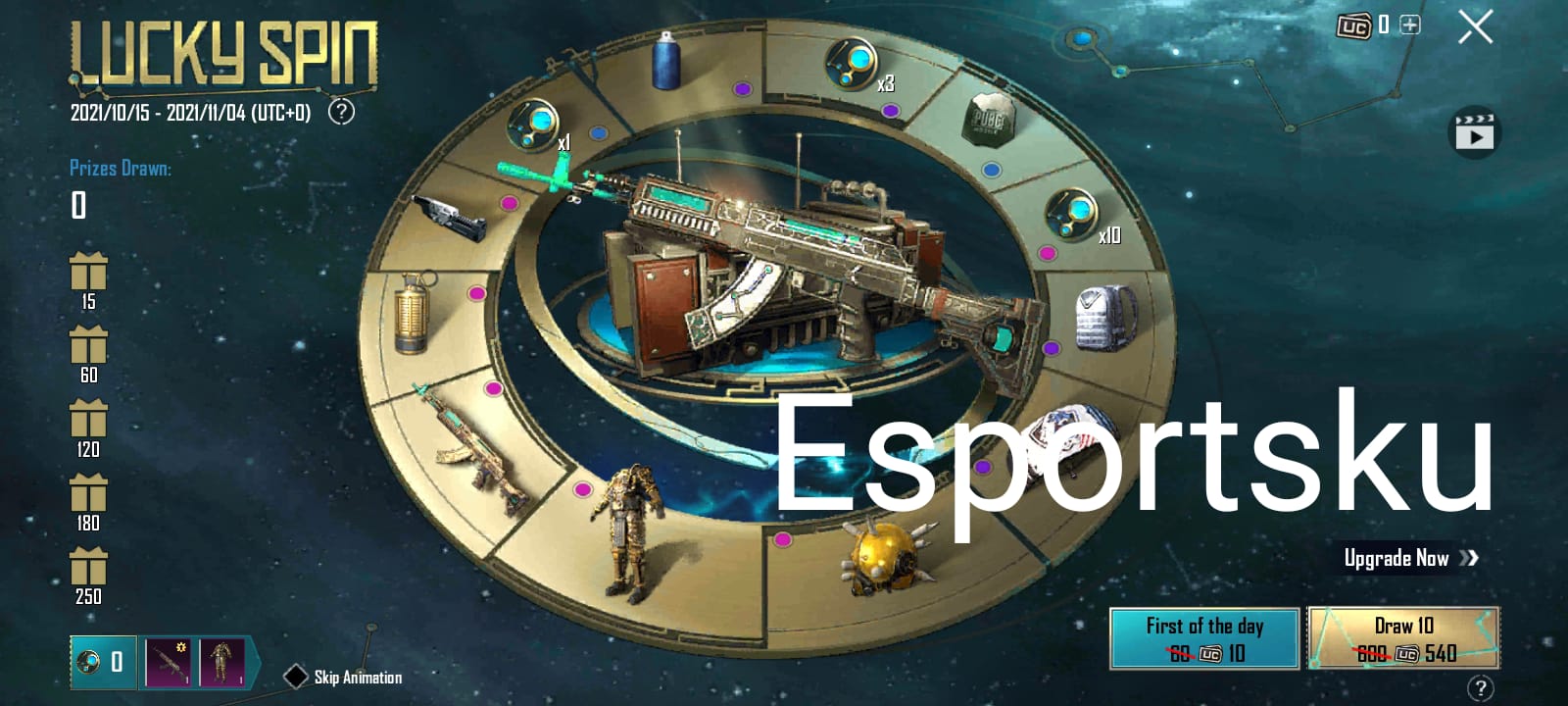Expand the Upgrade Now chevrons
Image resolution: width=1568 pixels, height=706 pixels.
click(1469, 557)
